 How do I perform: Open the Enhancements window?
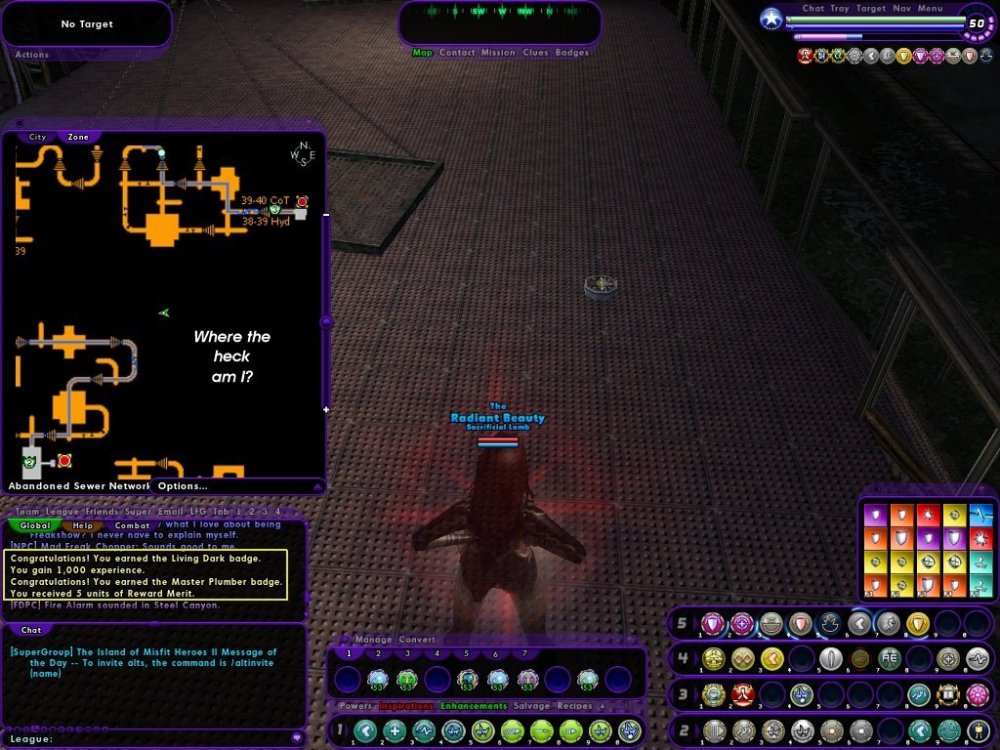473,706
